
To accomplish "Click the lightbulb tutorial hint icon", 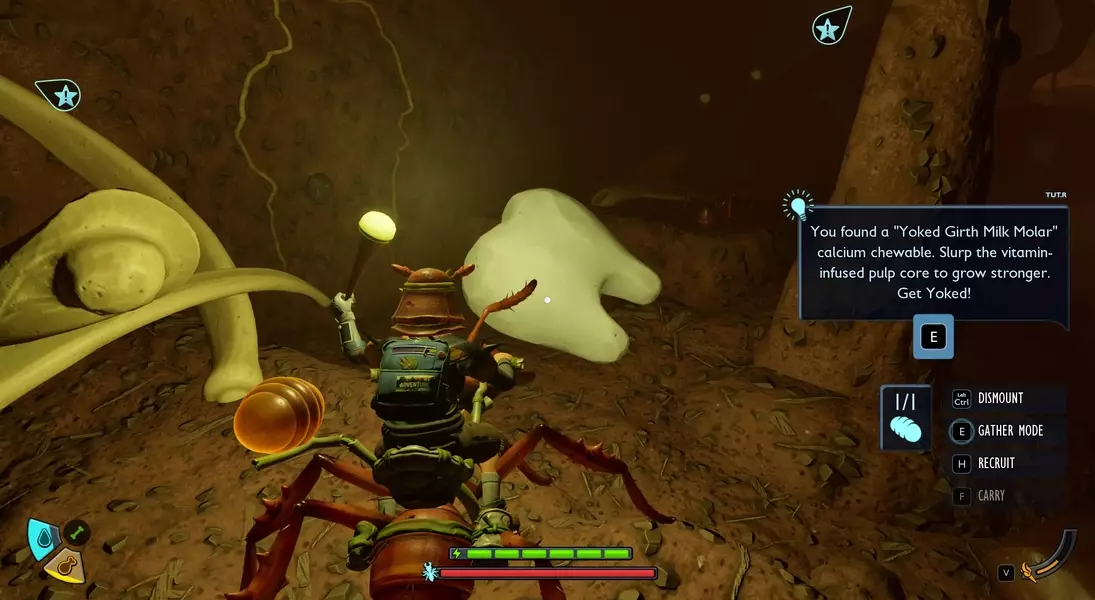I will 798,206.
